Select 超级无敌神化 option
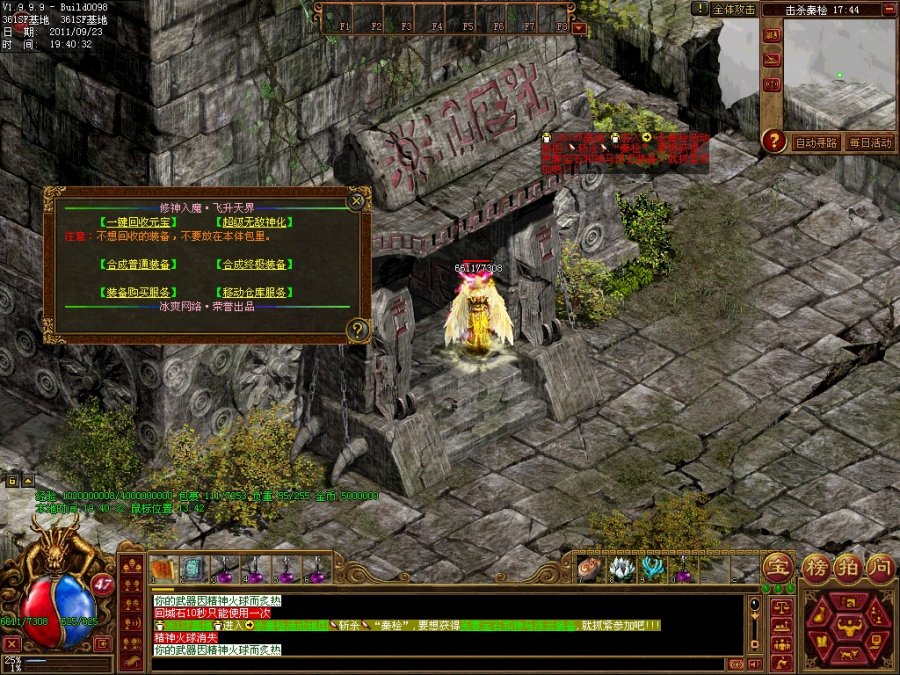 [x=253, y=222]
